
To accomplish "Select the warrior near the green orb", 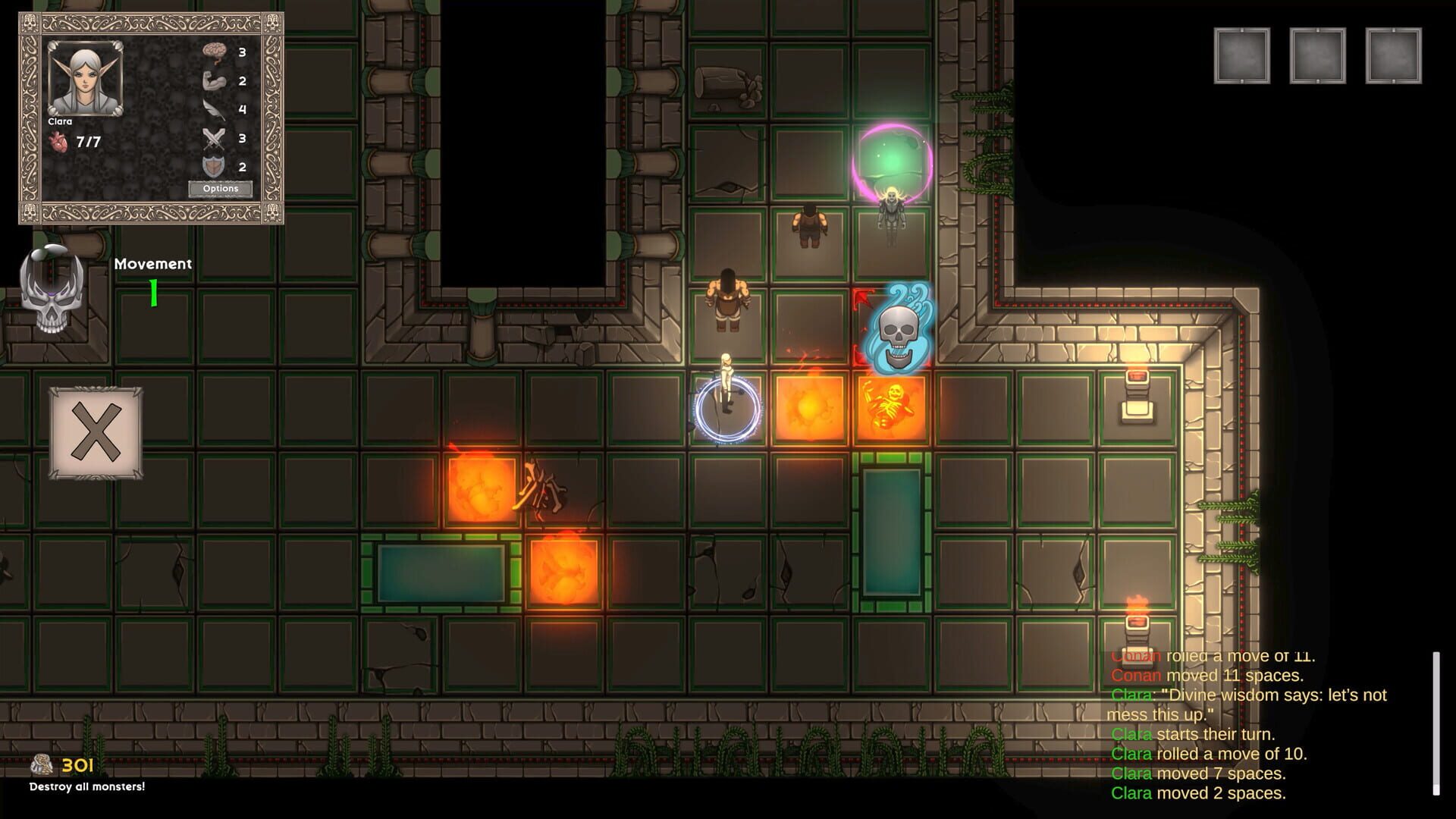I will coord(809,226).
